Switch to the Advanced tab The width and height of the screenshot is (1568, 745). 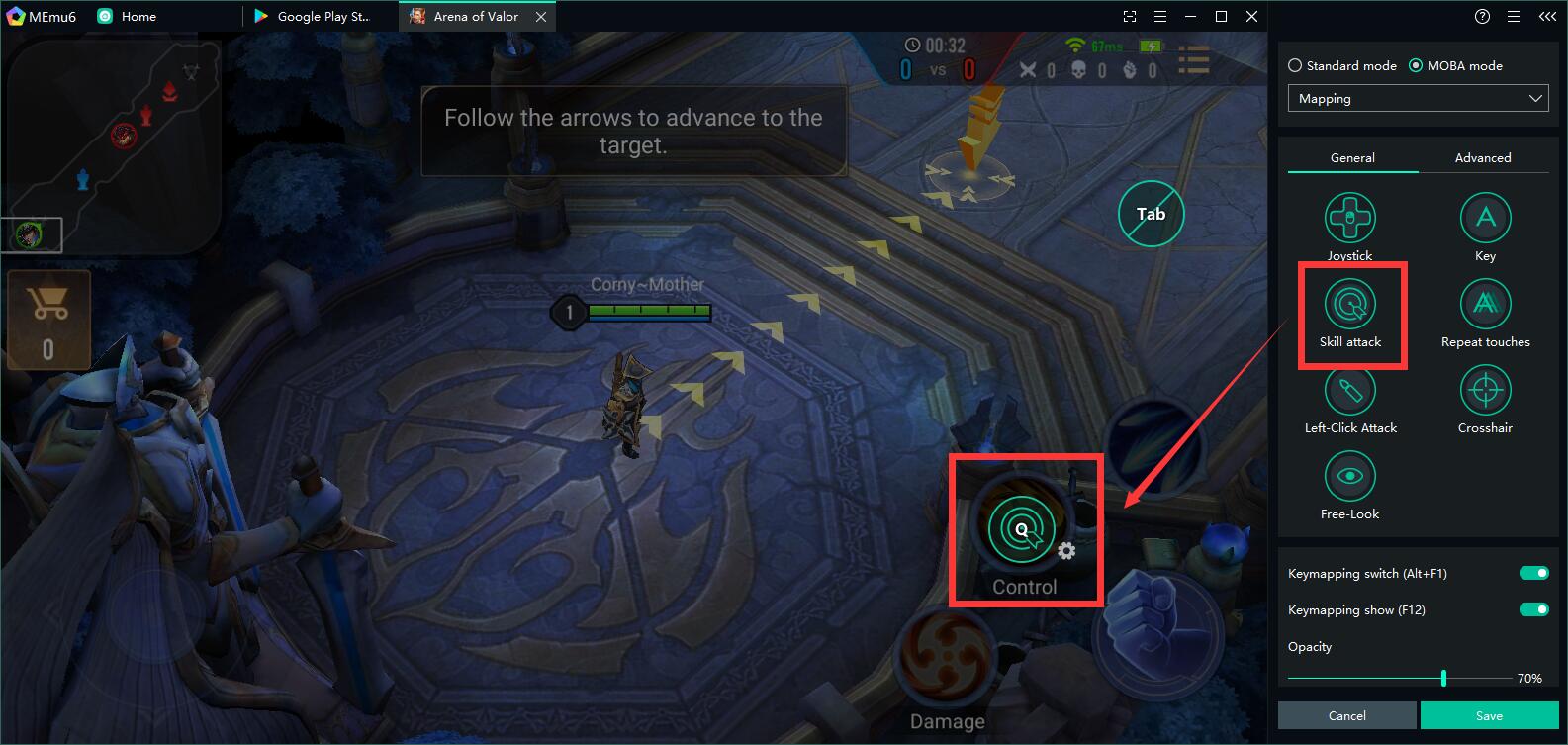click(x=1482, y=158)
